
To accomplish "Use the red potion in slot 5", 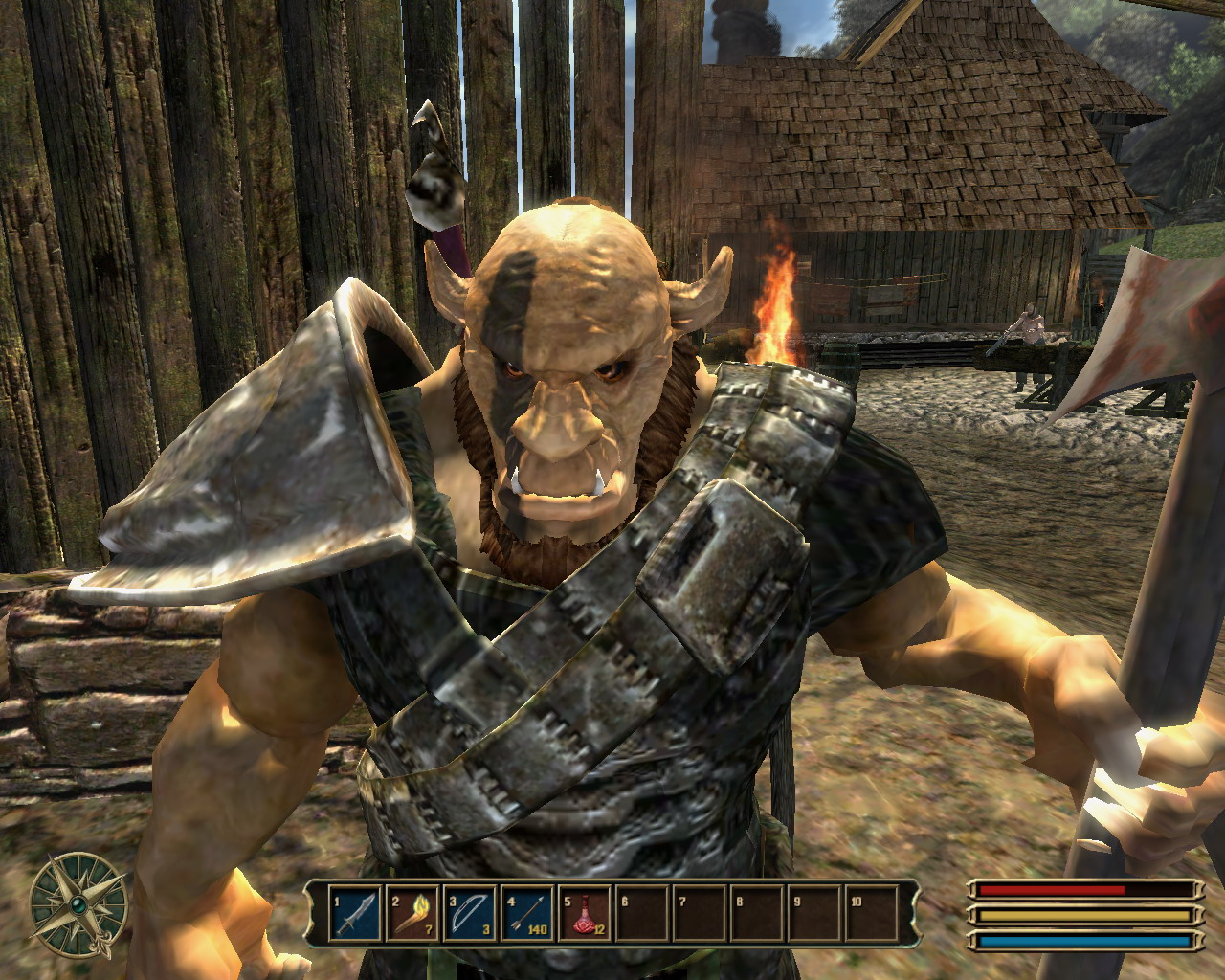I will [x=585, y=913].
